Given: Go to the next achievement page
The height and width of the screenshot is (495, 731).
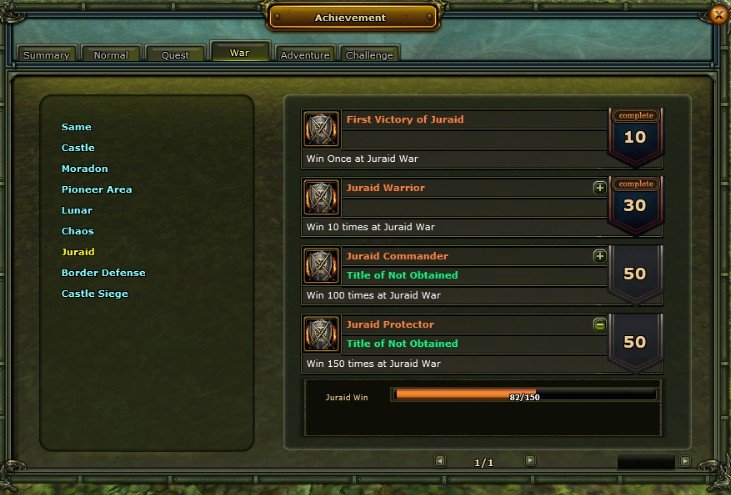Looking at the screenshot, I should [x=530, y=461].
